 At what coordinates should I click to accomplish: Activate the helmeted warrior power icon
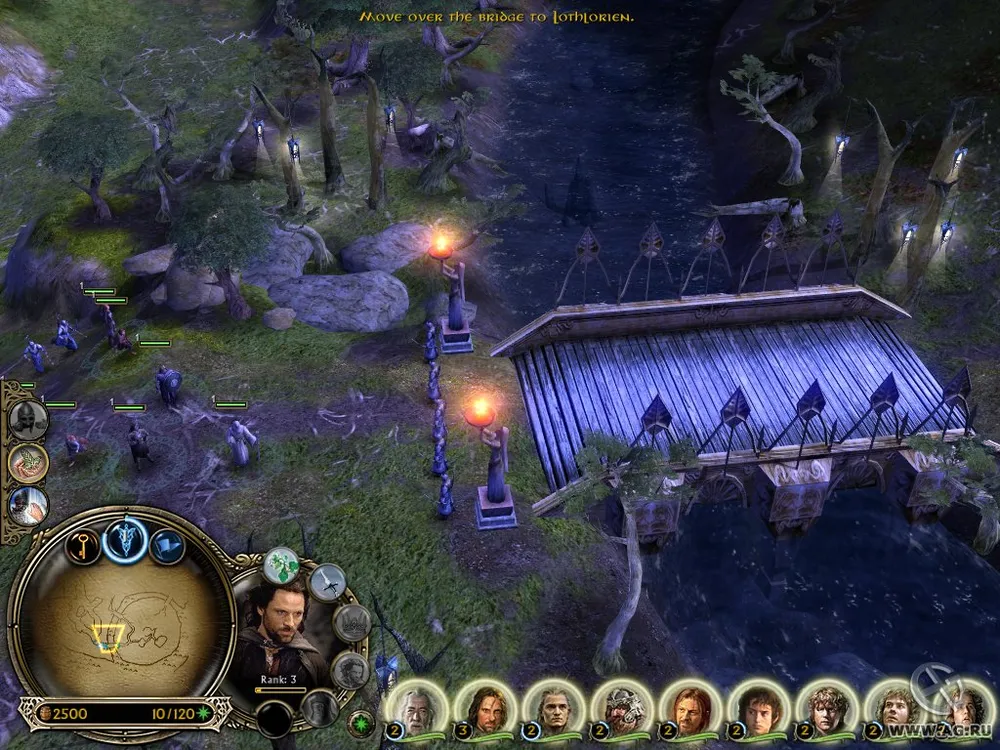[28, 418]
